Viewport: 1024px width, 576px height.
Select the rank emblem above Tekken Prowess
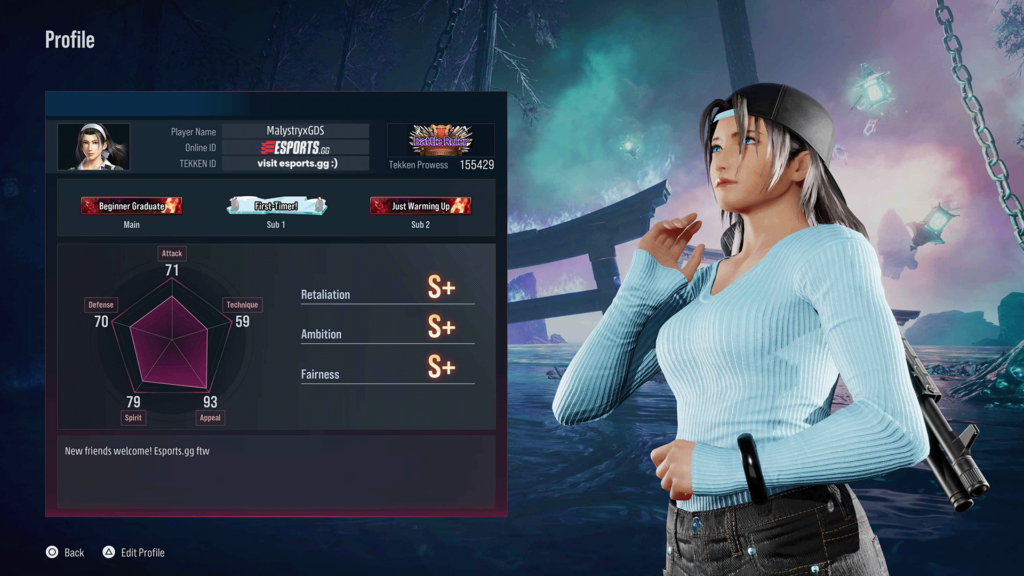tap(440, 140)
